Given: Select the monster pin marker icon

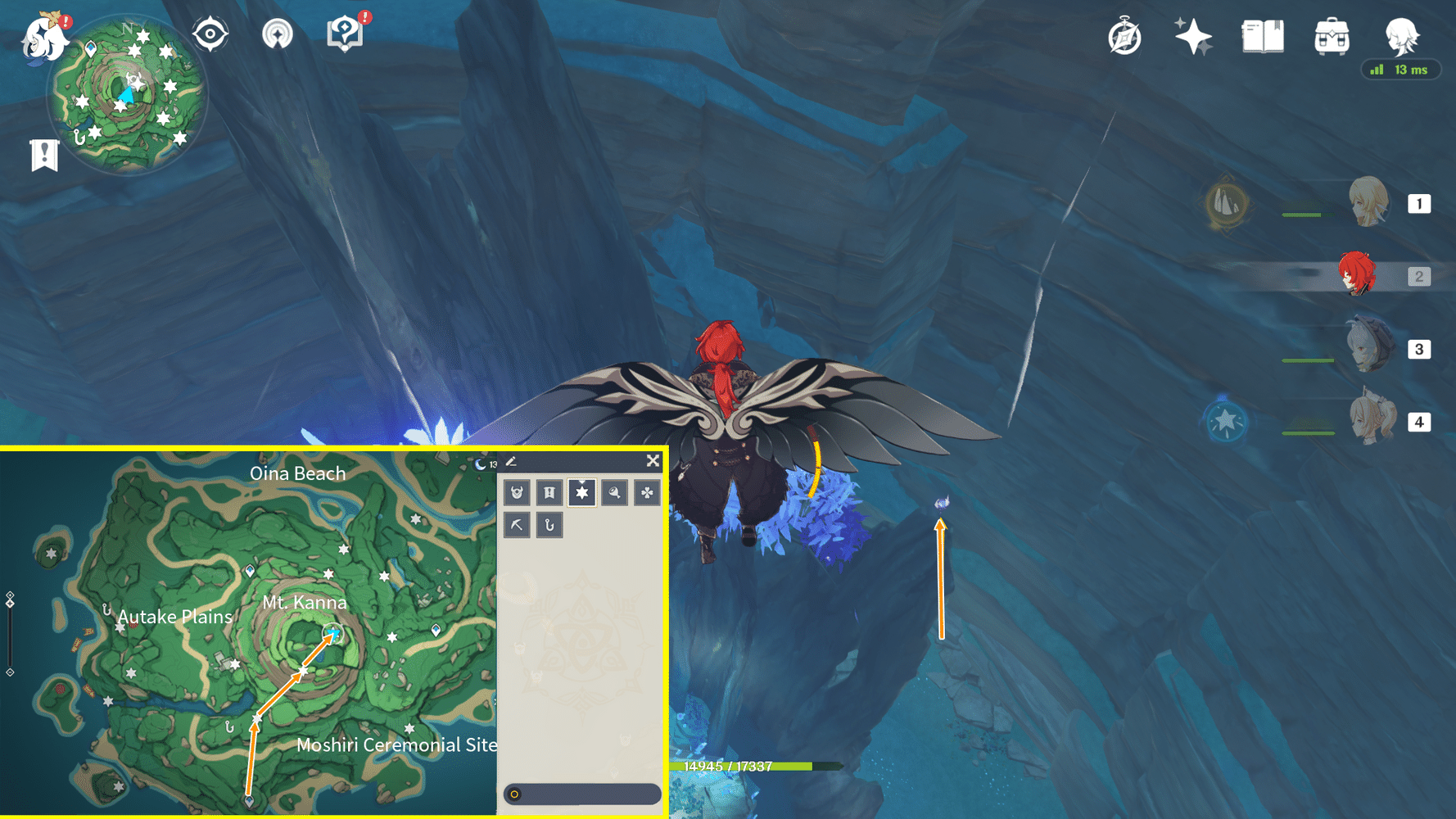Looking at the screenshot, I should [517, 493].
